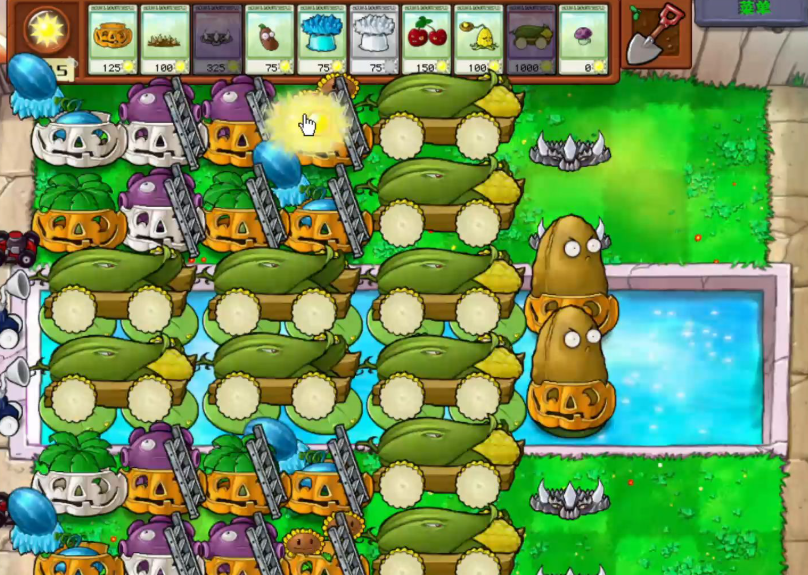Choose the Spikerock seed packet
Viewport: 808px width, 575px height.
(x=218, y=41)
